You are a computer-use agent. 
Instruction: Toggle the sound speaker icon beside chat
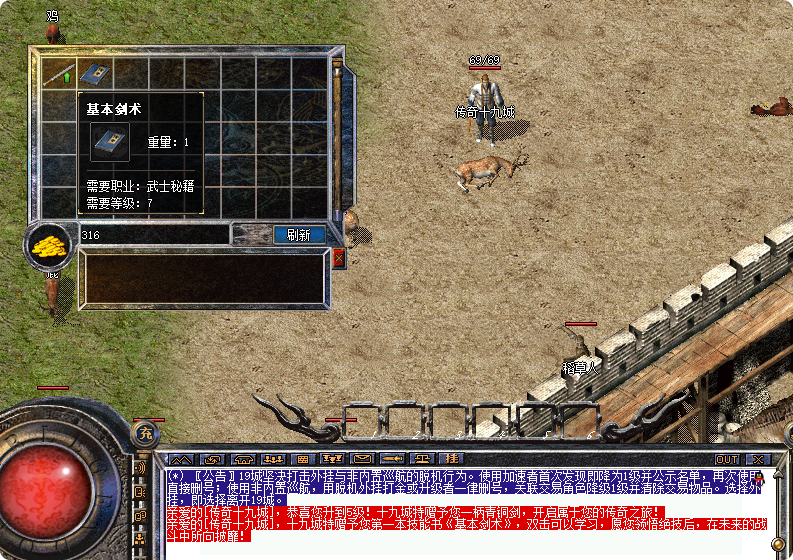(139, 468)
